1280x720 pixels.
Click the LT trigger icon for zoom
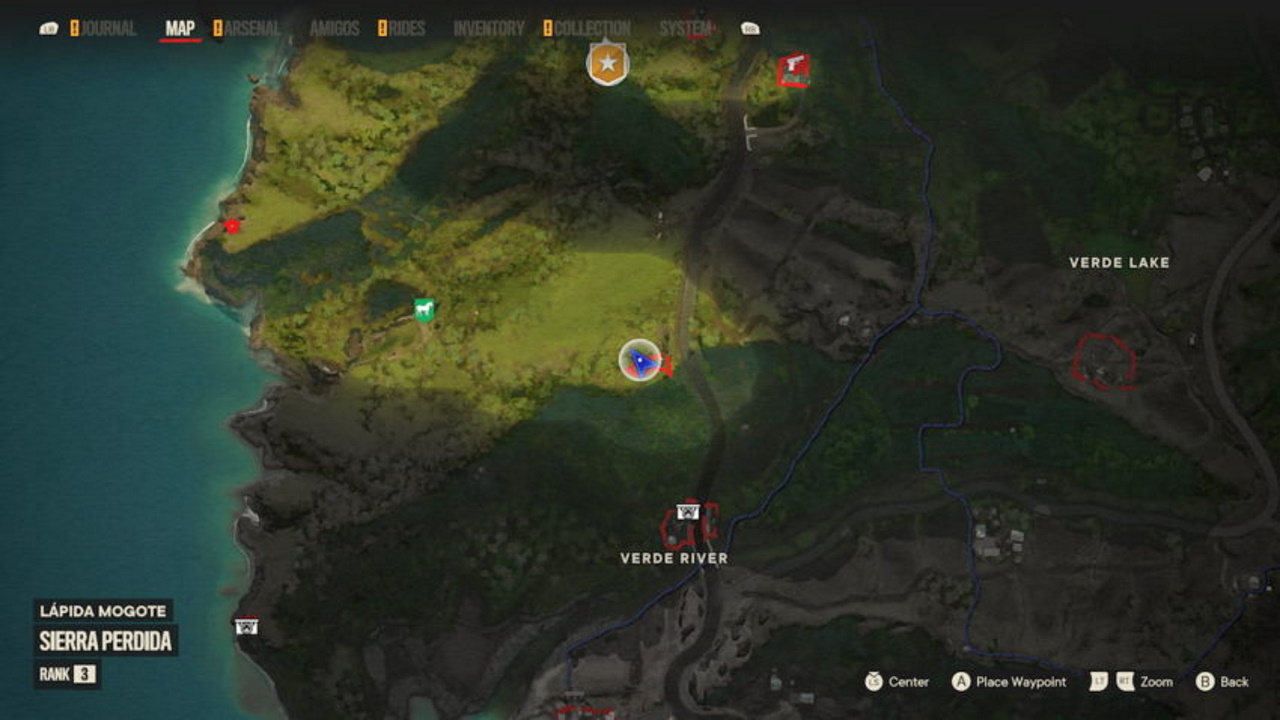(x=1097, y=681)
